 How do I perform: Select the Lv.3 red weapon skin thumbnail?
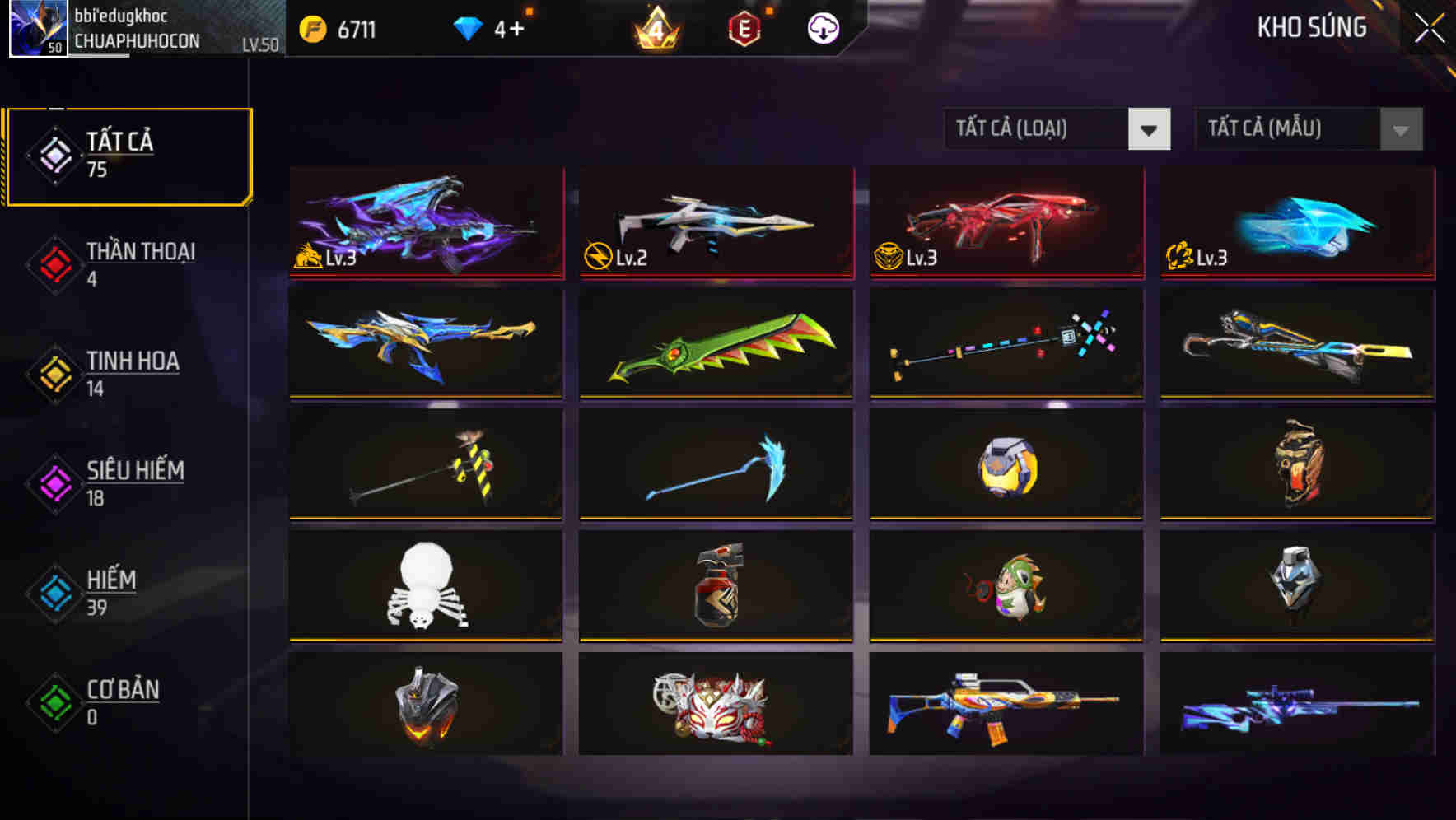point(1005,222)
